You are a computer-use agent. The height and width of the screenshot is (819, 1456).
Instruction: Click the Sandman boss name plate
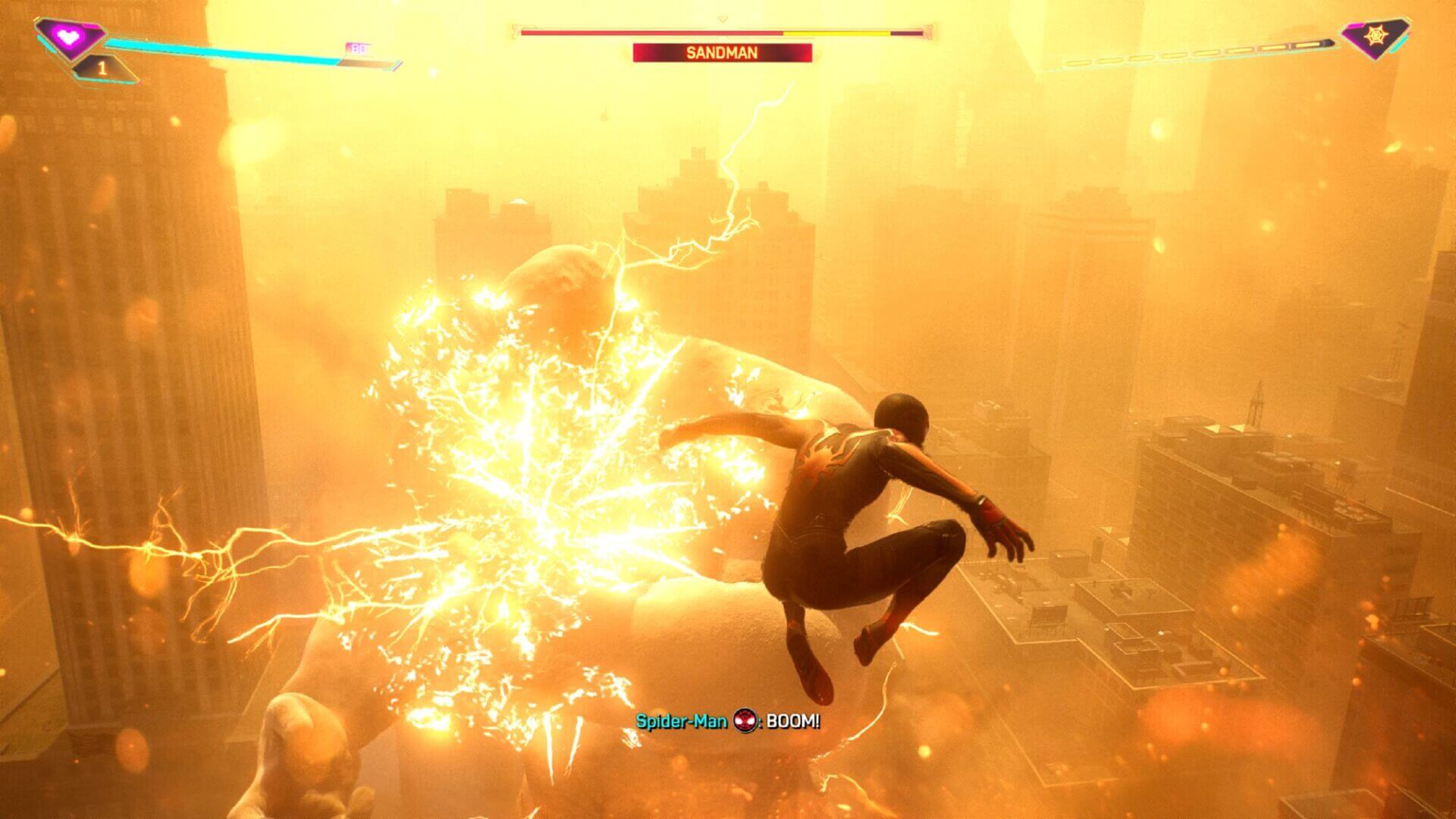coord(722,53)
